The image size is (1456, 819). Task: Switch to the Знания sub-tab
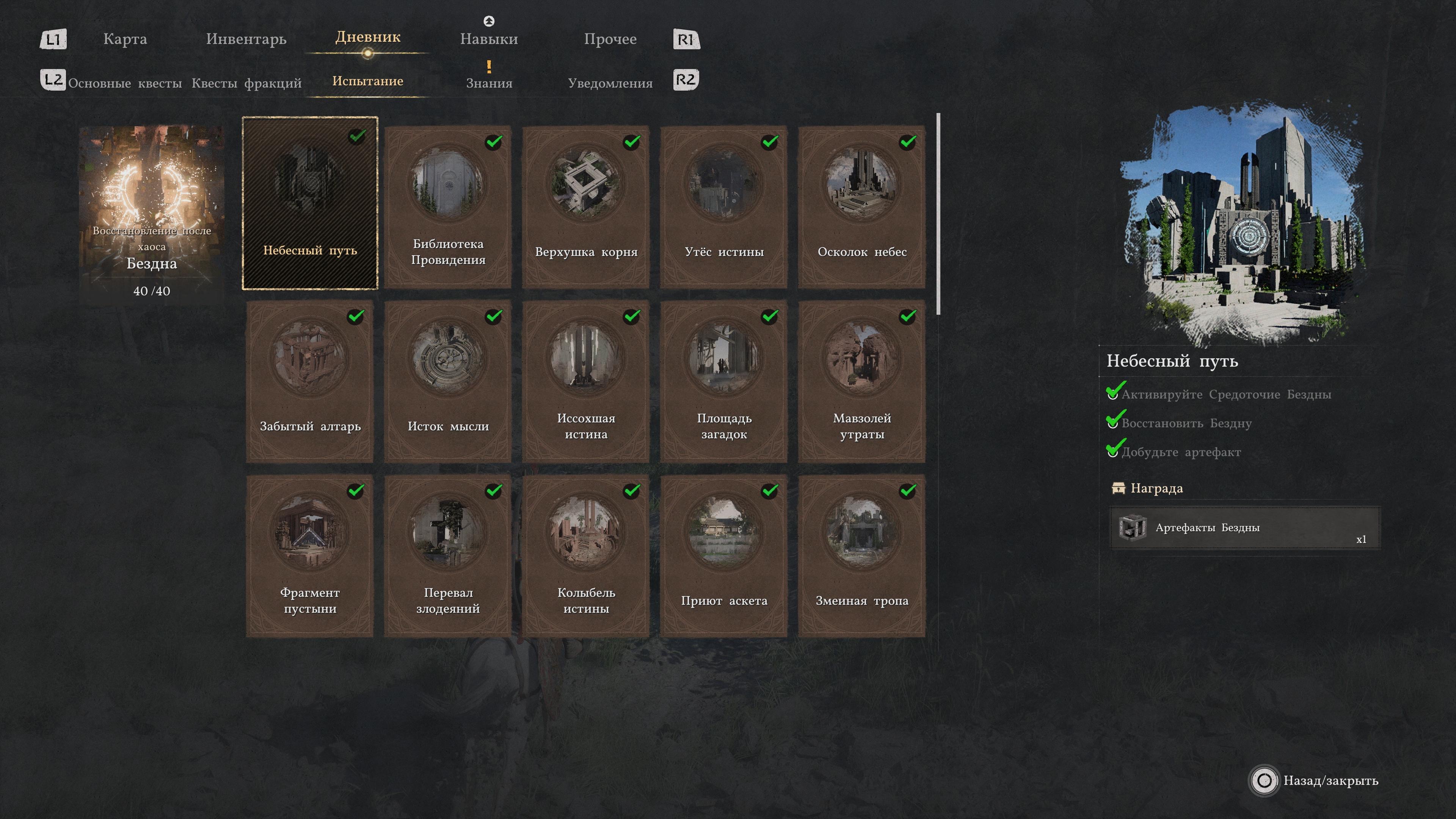pyautogui.click(x=489, y=83)
